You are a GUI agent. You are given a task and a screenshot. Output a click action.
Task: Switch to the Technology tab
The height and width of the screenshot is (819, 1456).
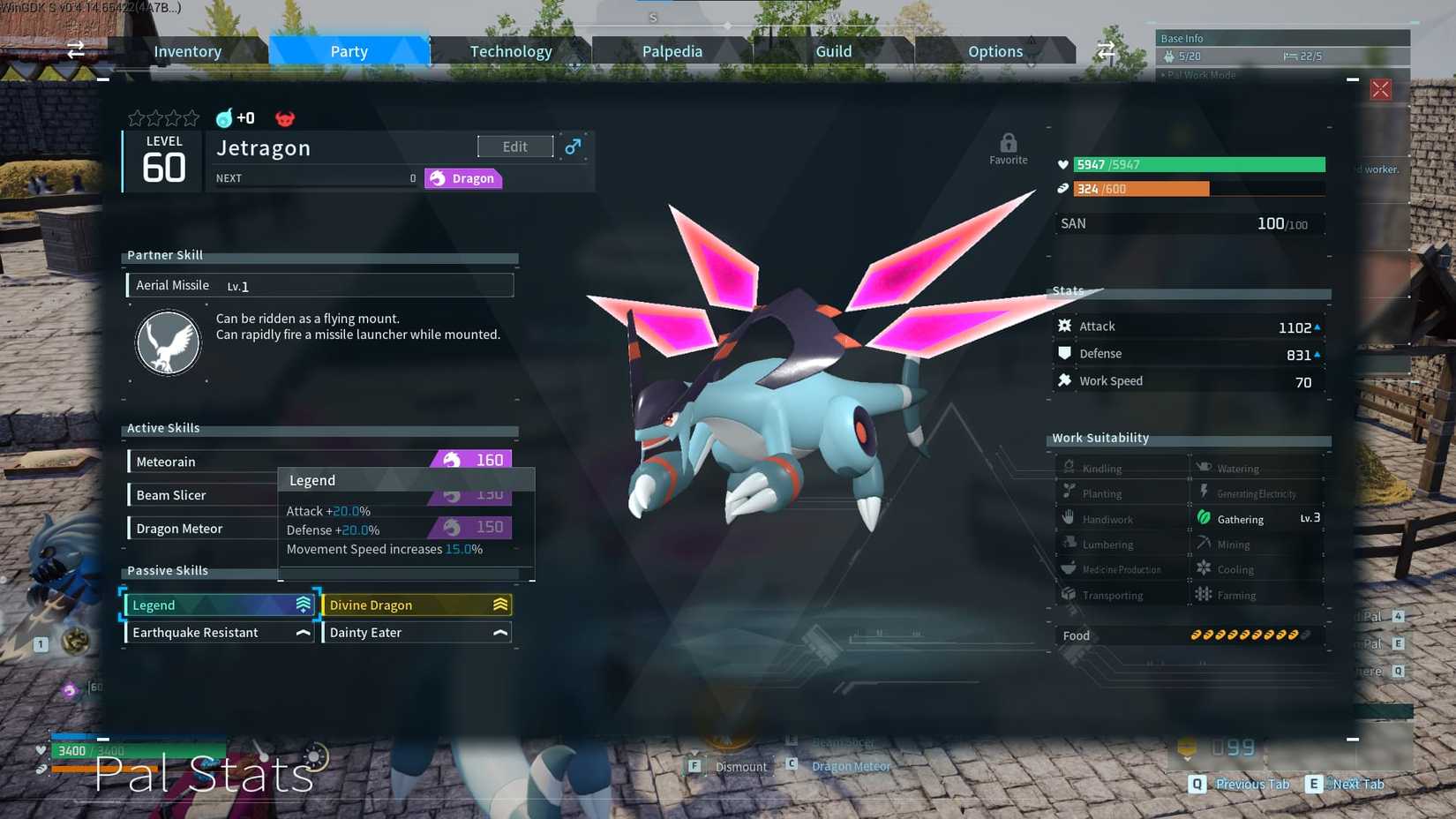512,50
